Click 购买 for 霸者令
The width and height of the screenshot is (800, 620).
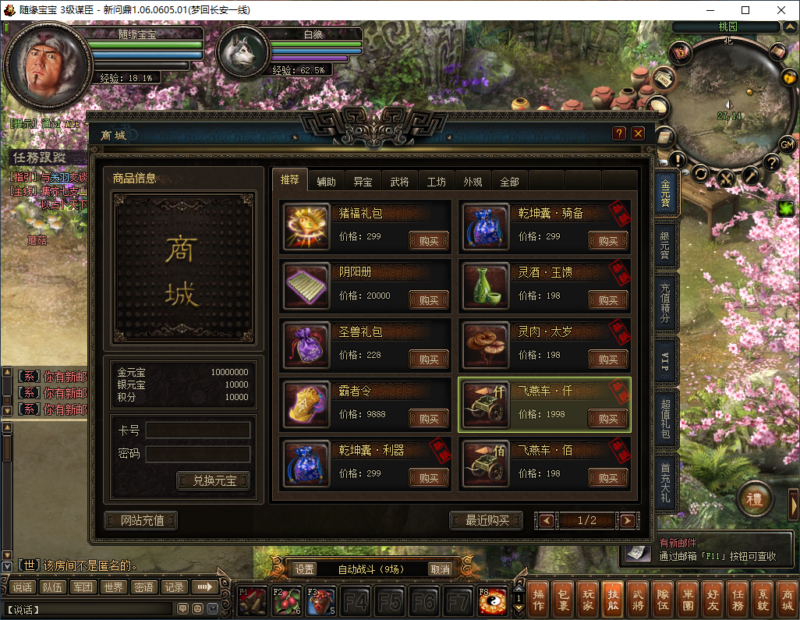[429, 418]
